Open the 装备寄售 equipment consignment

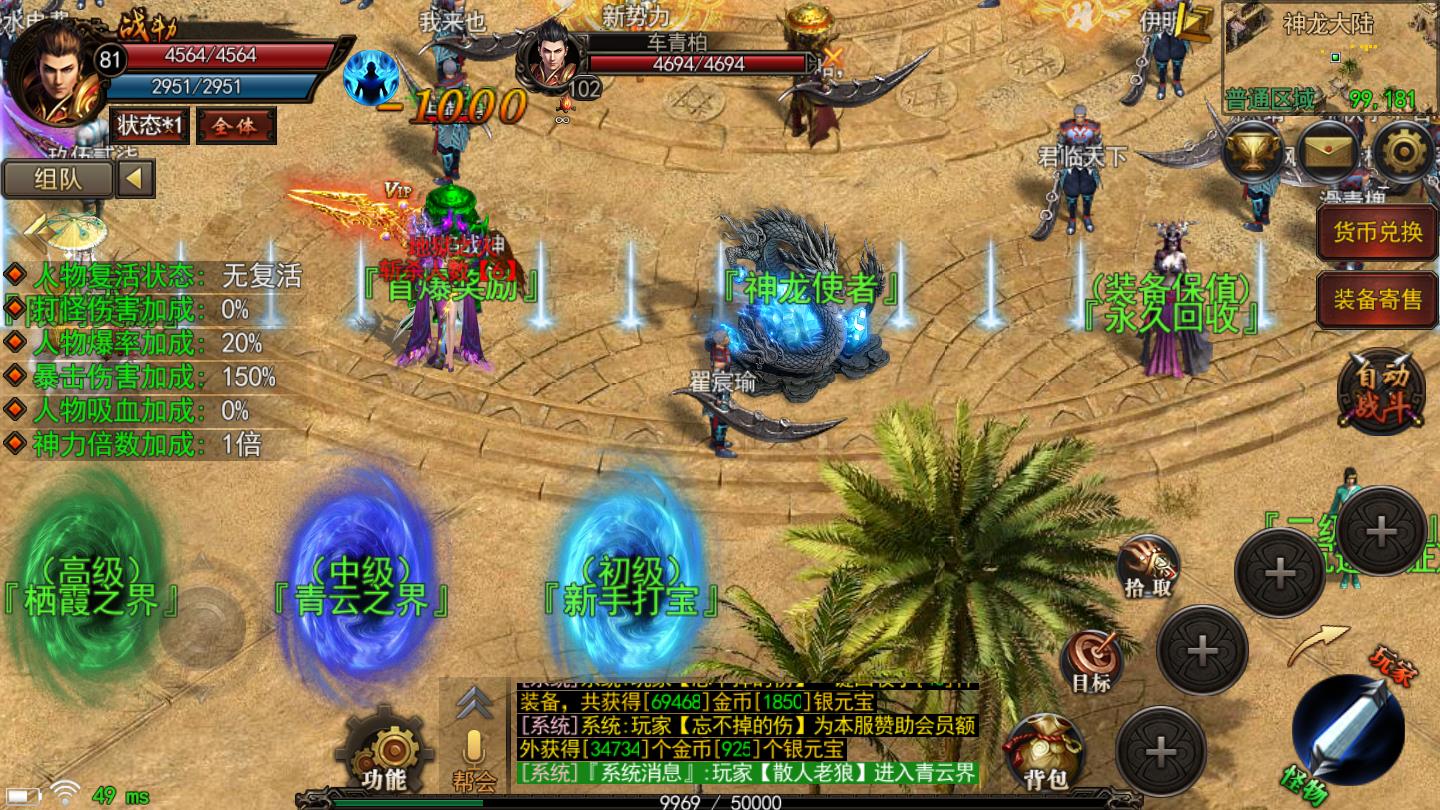click(x=1377, y=298)
